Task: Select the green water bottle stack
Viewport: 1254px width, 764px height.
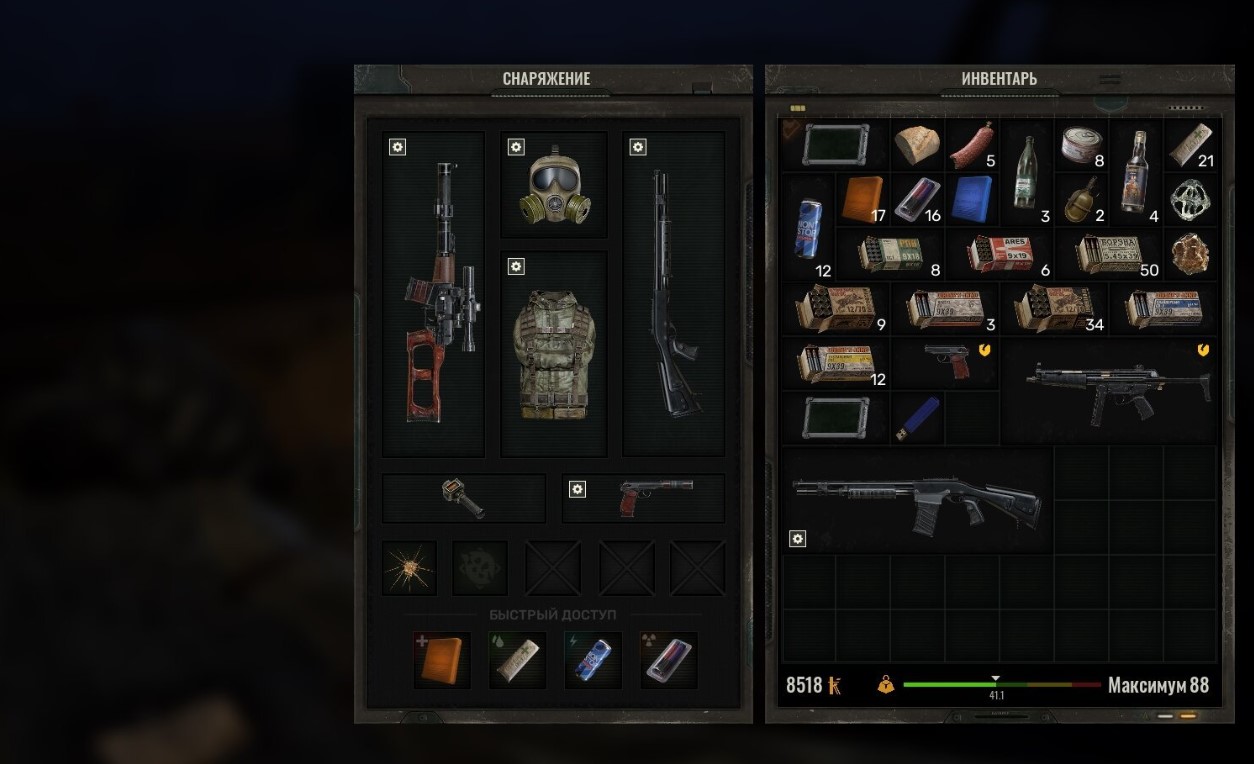Action: point(1027,172)
